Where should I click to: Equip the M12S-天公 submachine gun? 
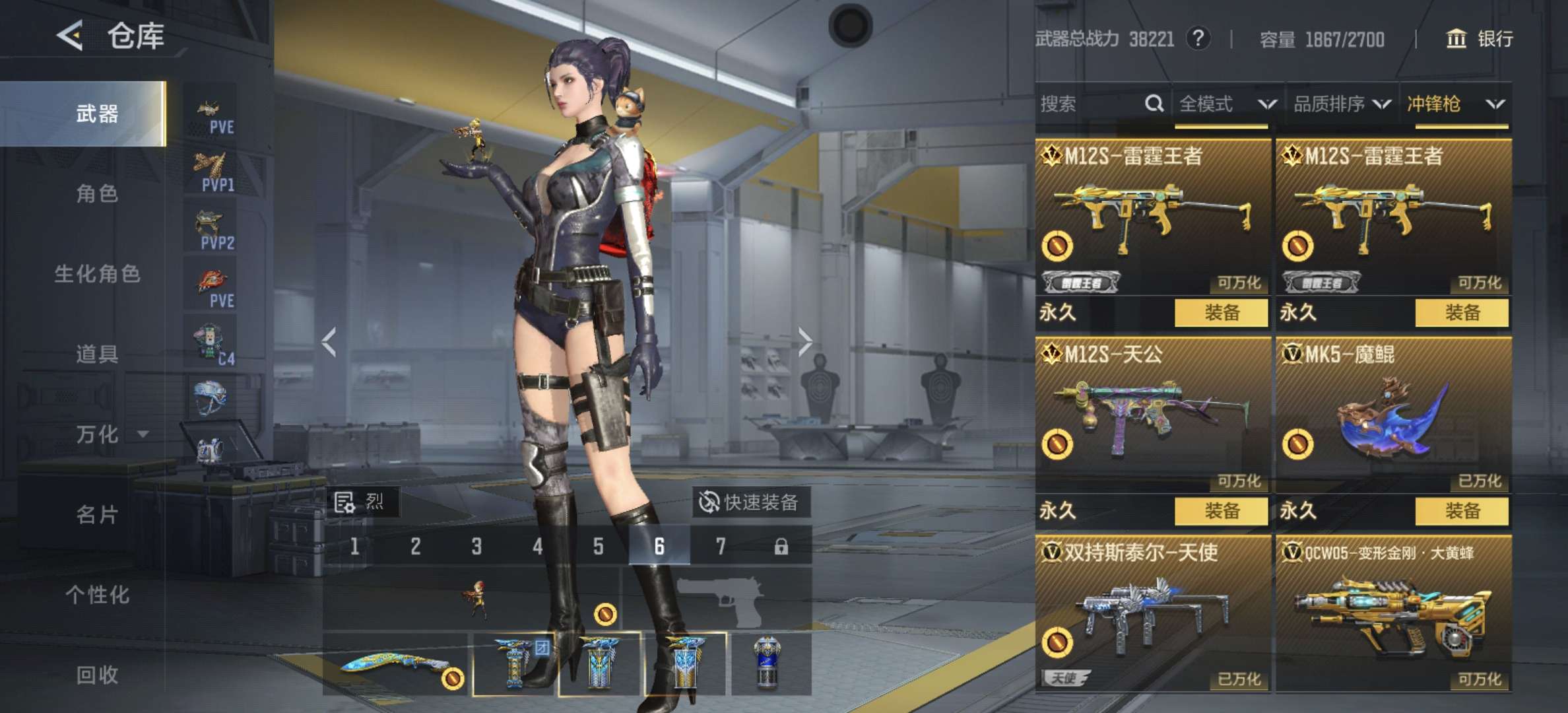(1221, 510)
